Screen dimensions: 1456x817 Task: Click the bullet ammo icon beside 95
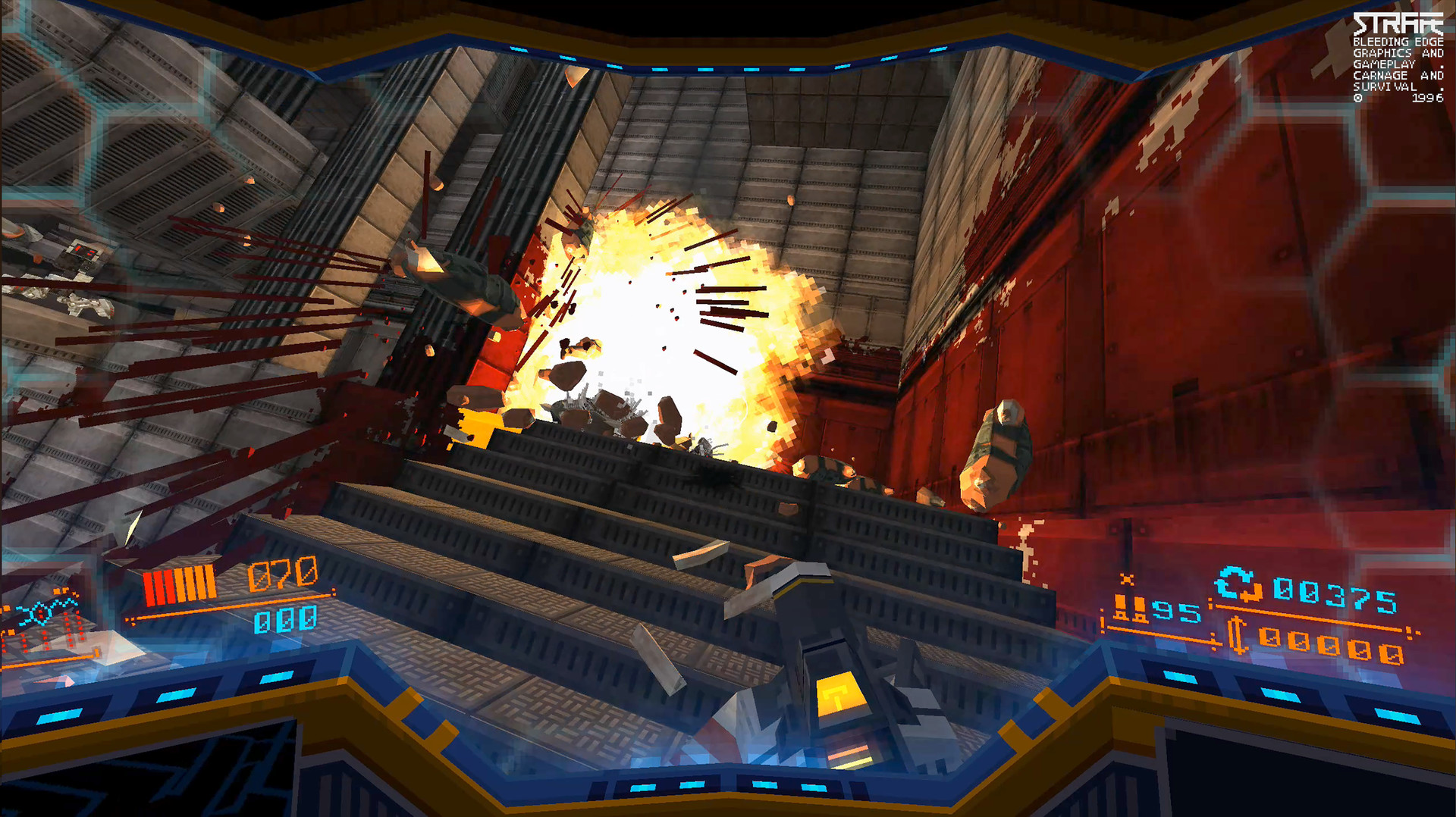[1130, 606]
